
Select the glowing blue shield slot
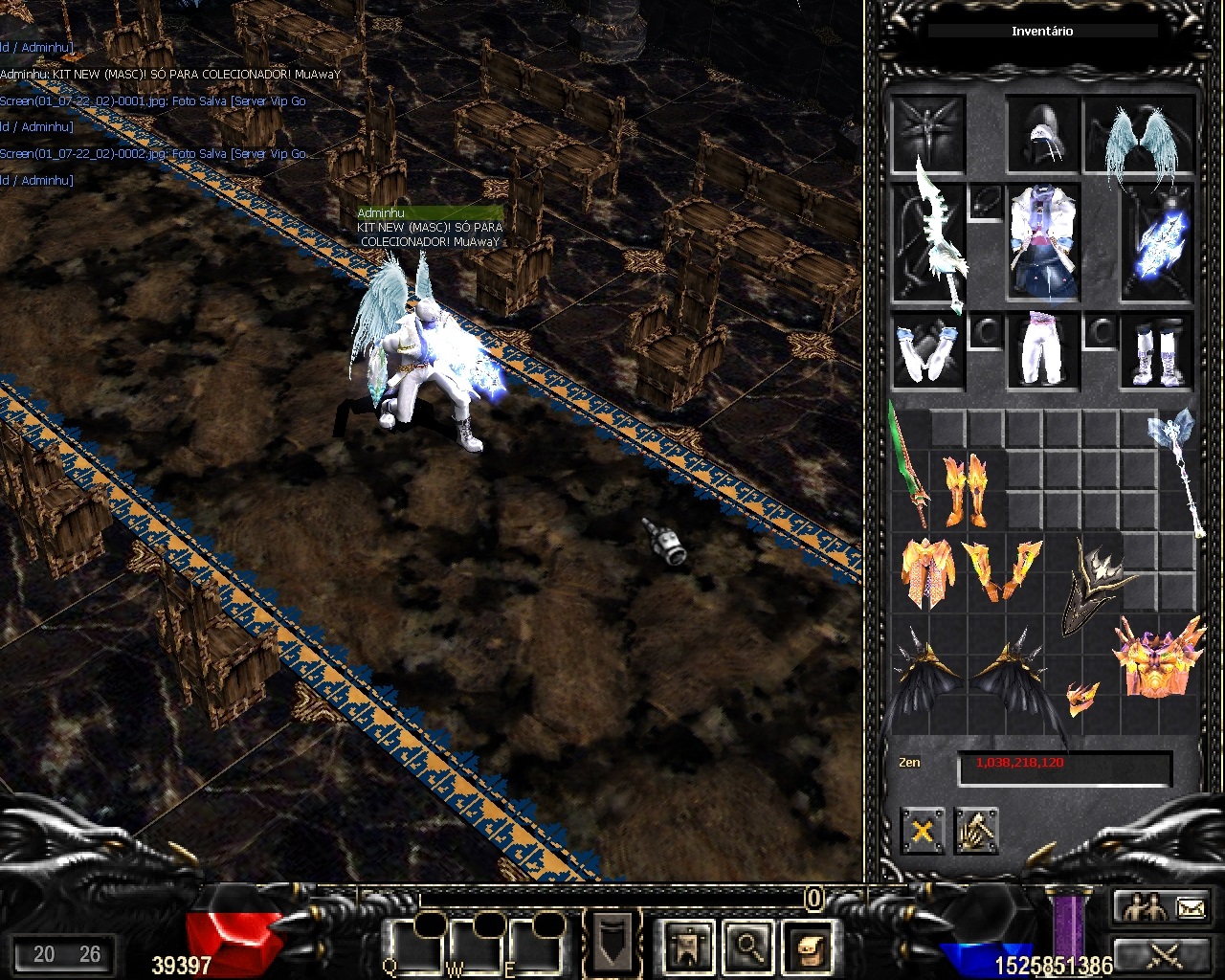[1159, 244]
